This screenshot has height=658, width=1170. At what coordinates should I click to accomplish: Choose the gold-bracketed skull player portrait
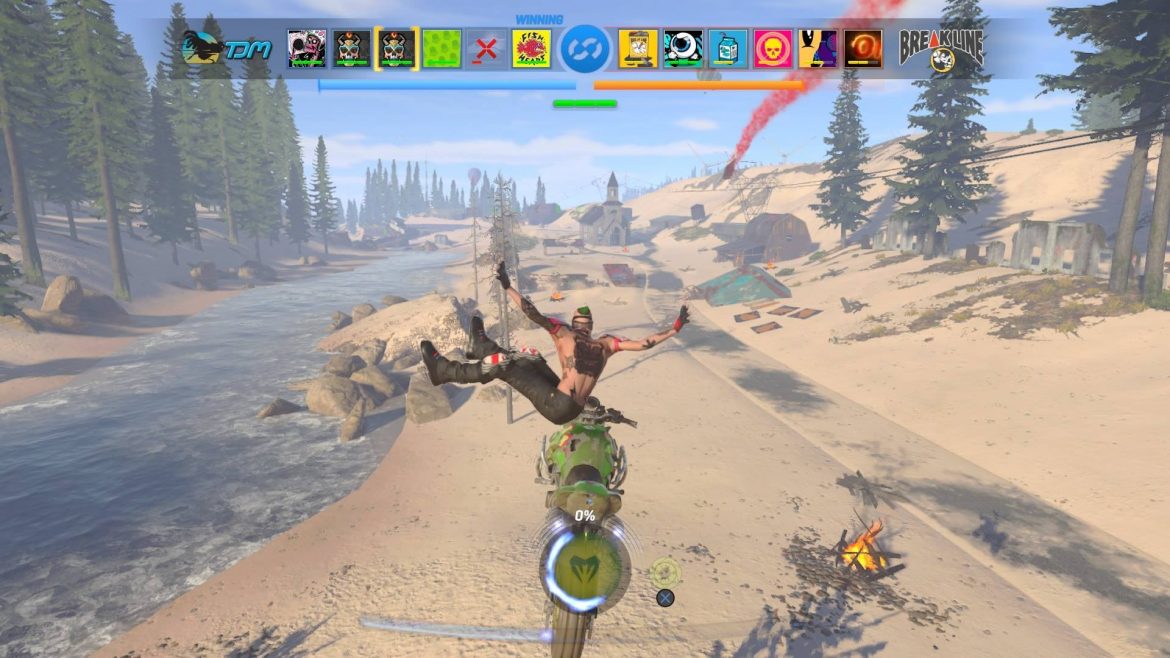click(x=397, y=48)
